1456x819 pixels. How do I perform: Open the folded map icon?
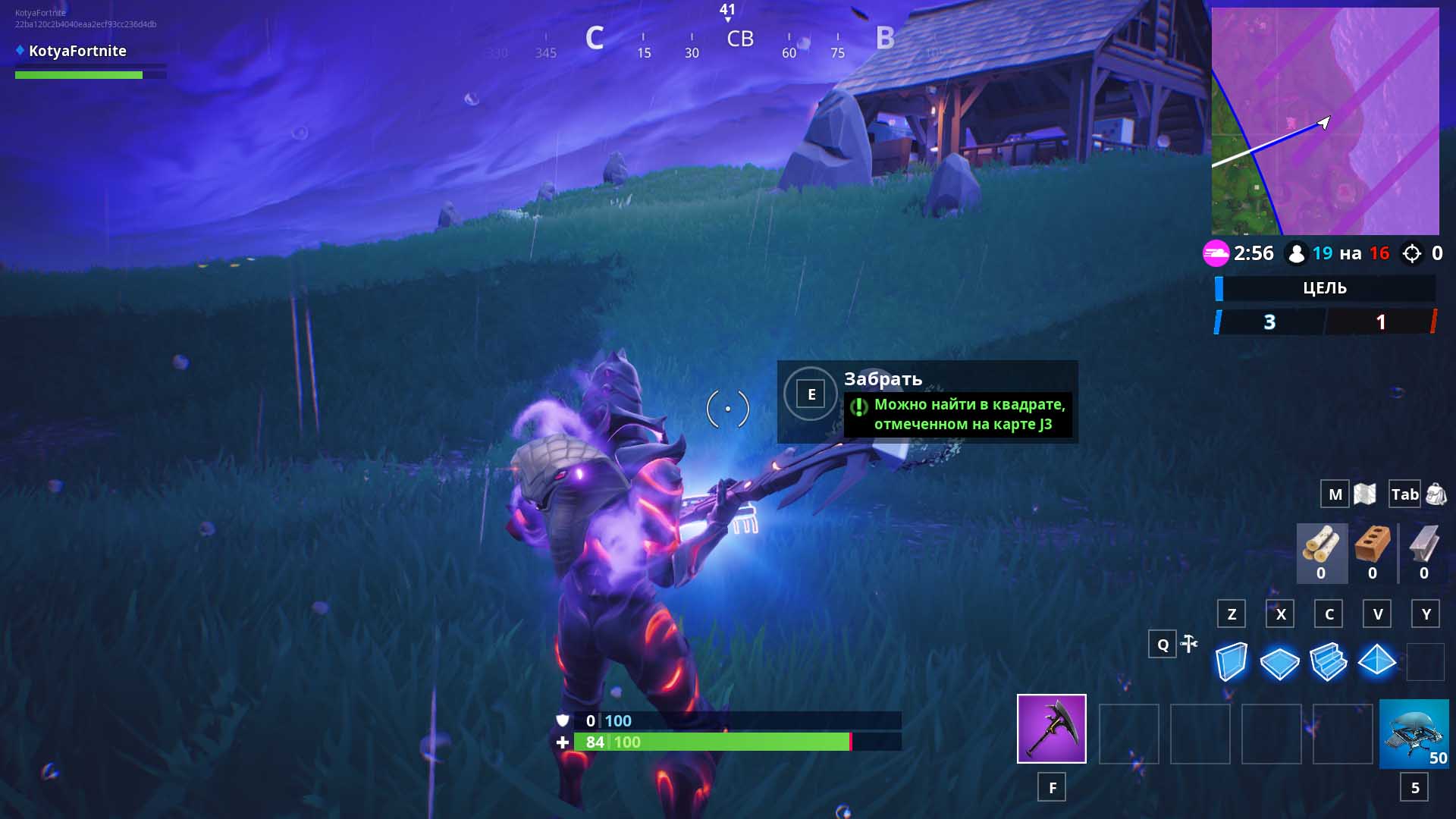point(1364,494)
